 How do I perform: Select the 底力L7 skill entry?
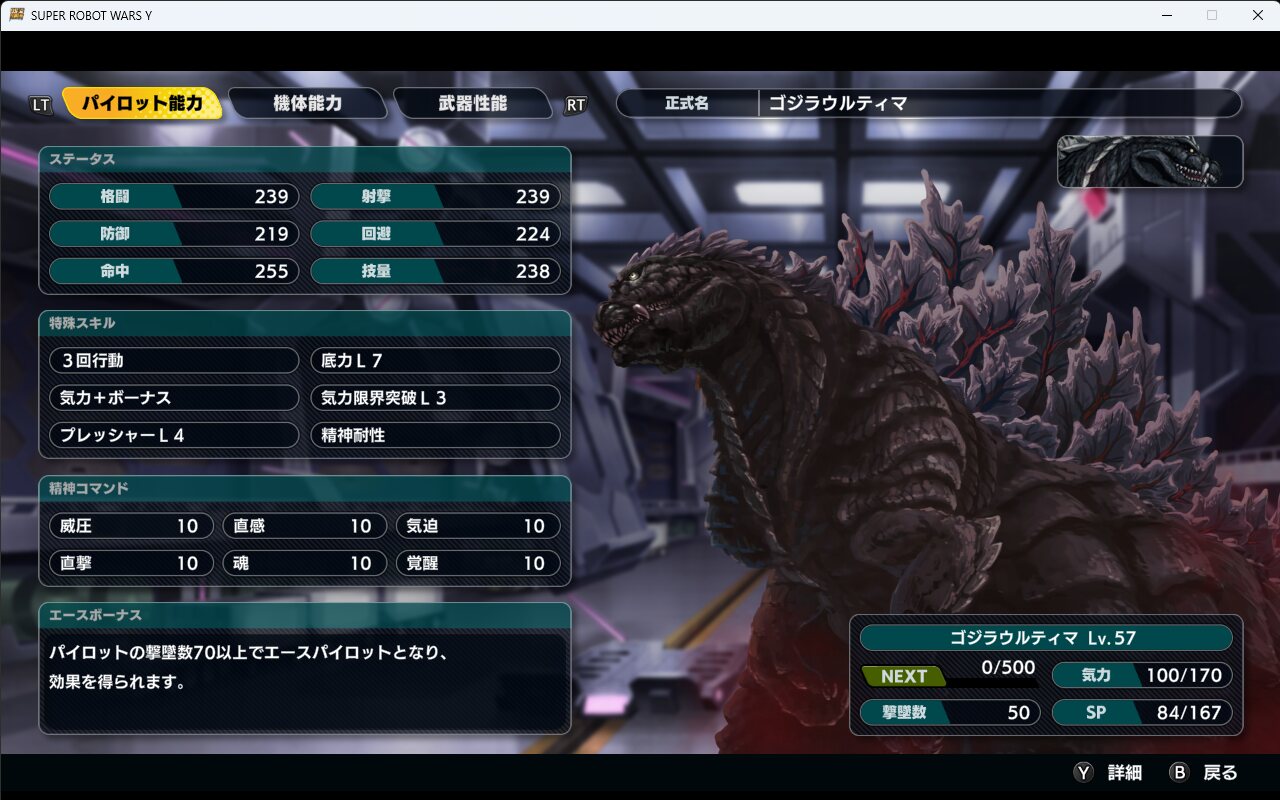click(x=435, y=360)
